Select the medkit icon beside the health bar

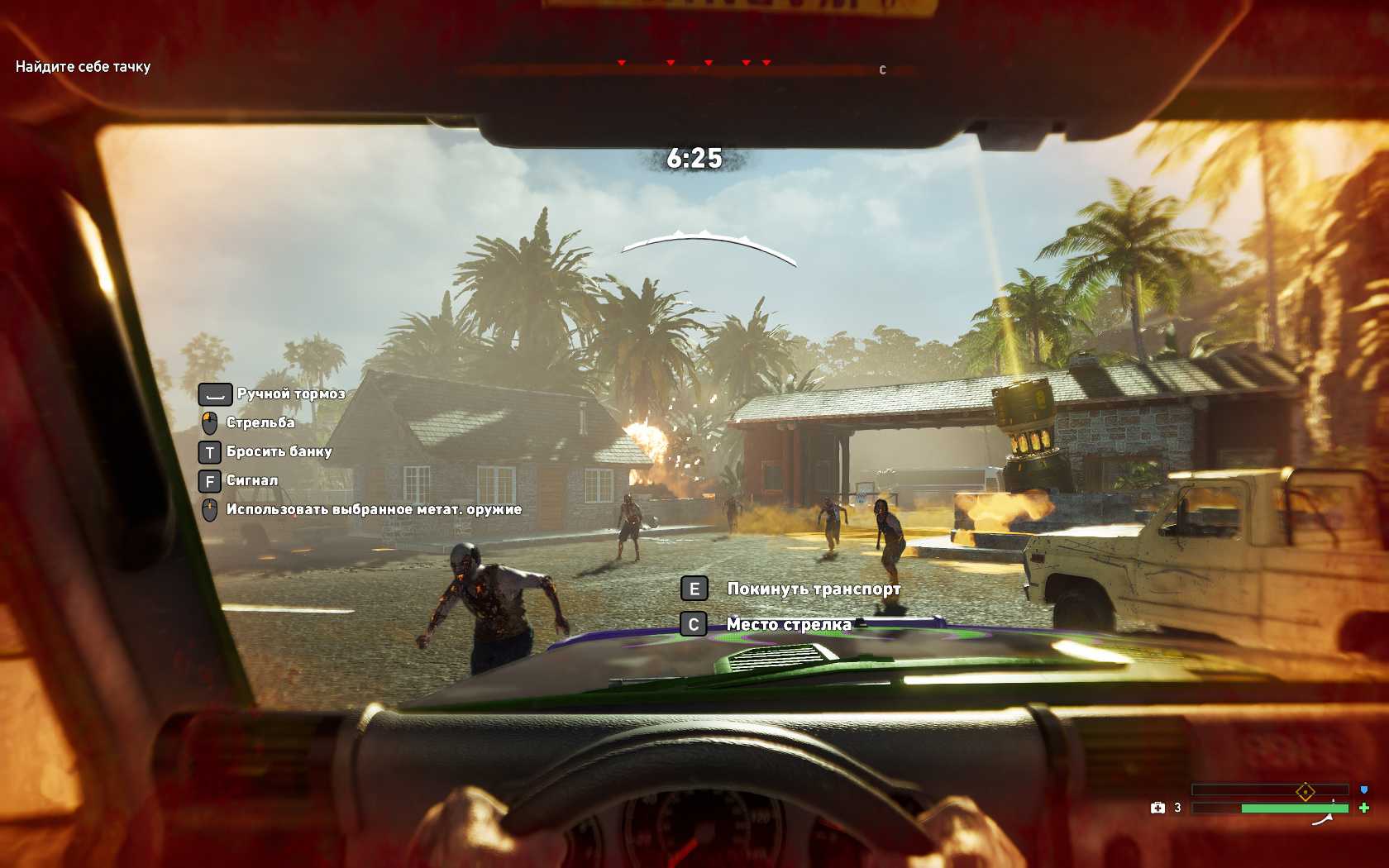(1157, 808)
